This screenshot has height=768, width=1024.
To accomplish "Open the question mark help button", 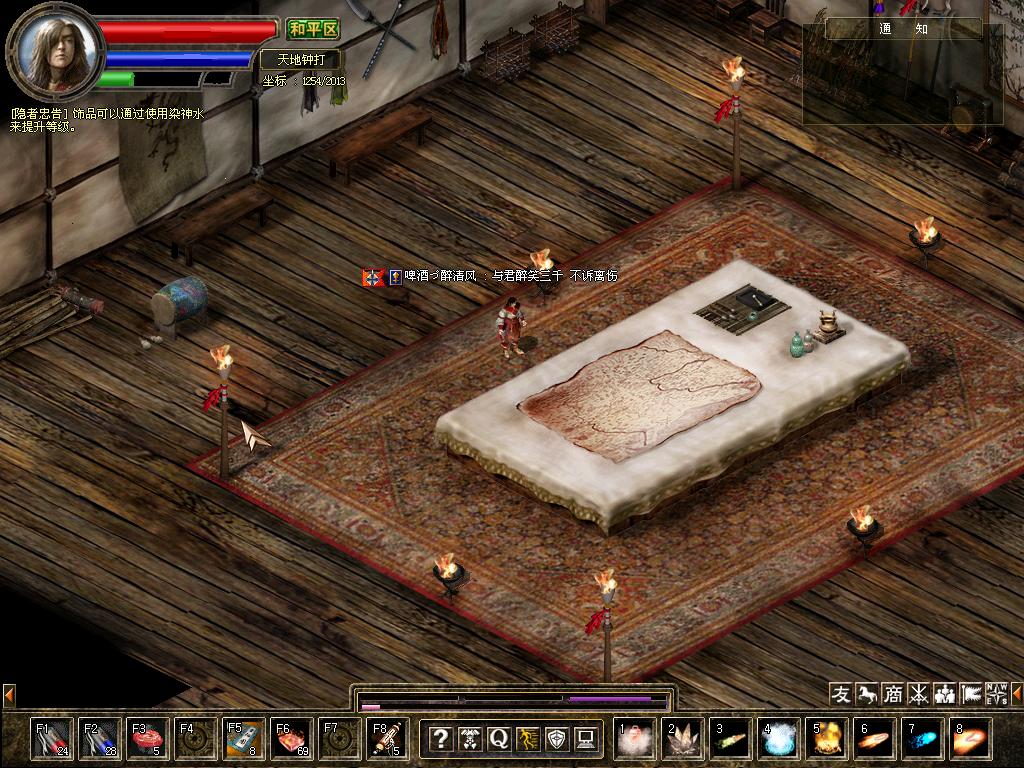I will 440,739.
